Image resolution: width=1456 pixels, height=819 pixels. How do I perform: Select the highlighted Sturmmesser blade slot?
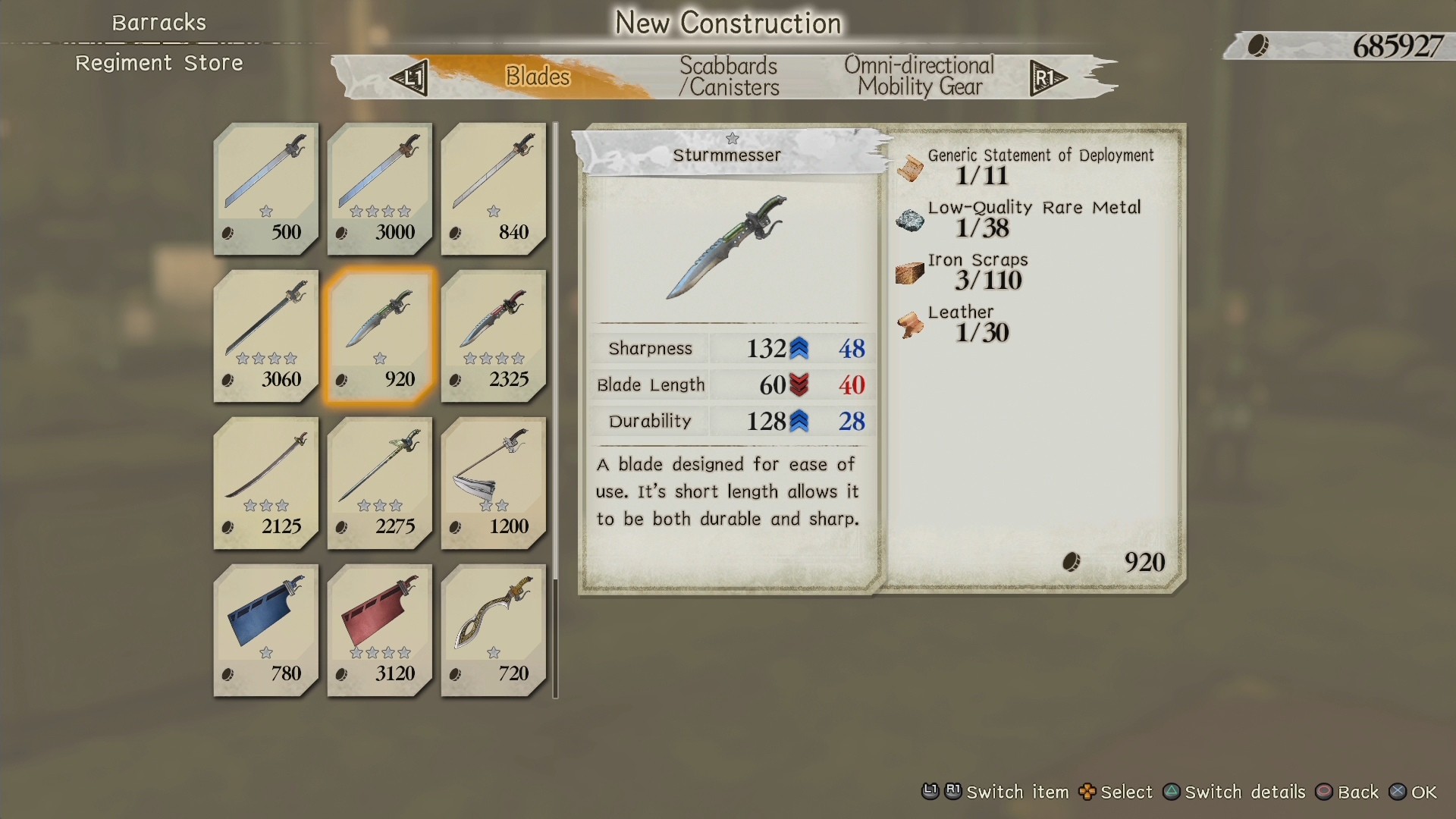click(x=380, y=335)
